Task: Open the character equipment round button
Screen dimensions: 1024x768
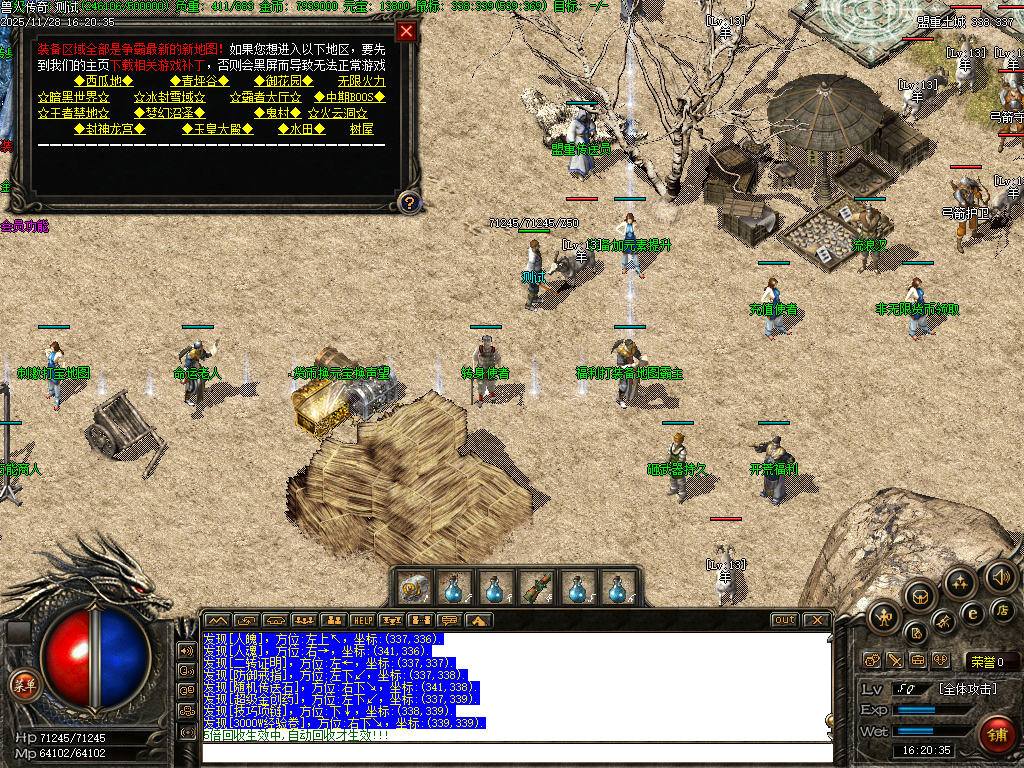Action: pyautogui.click(x=882, y=616)
